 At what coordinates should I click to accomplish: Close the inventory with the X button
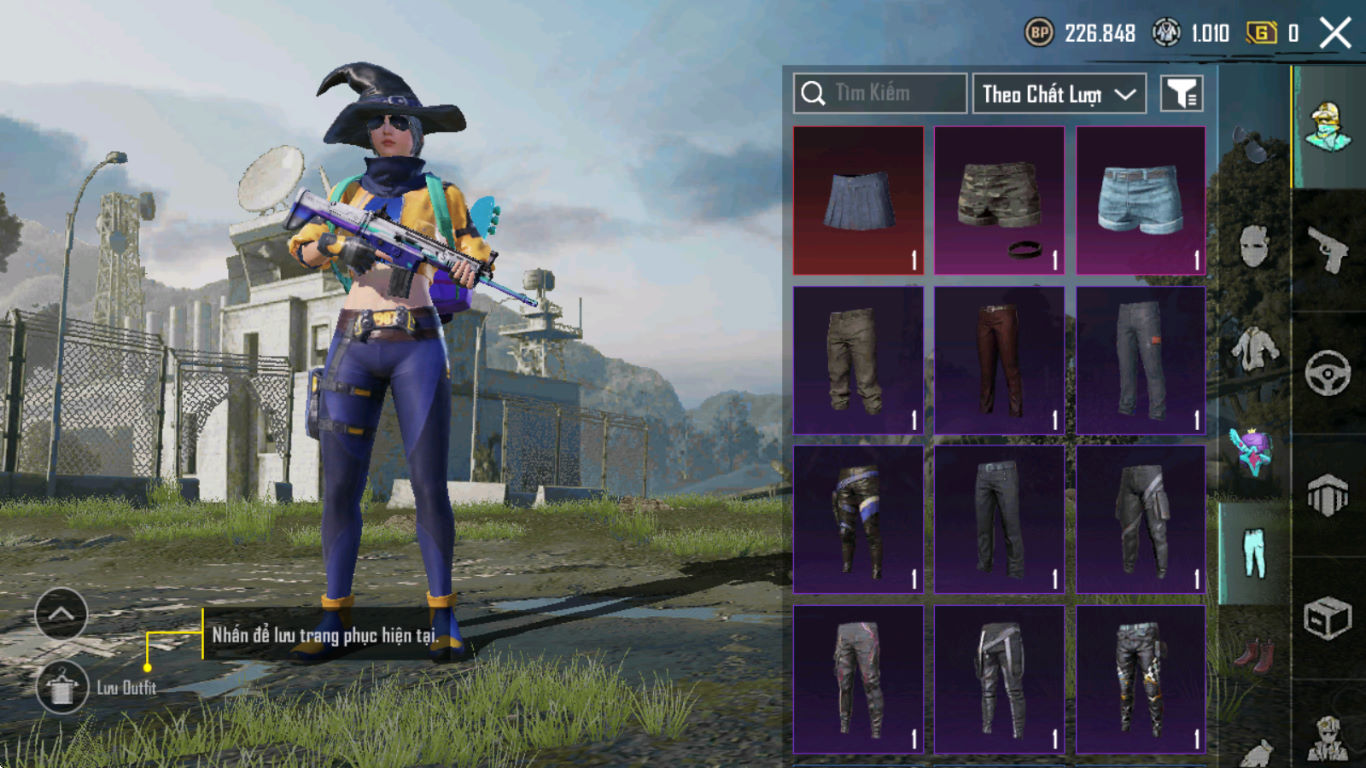click(x=1335, y=33)
